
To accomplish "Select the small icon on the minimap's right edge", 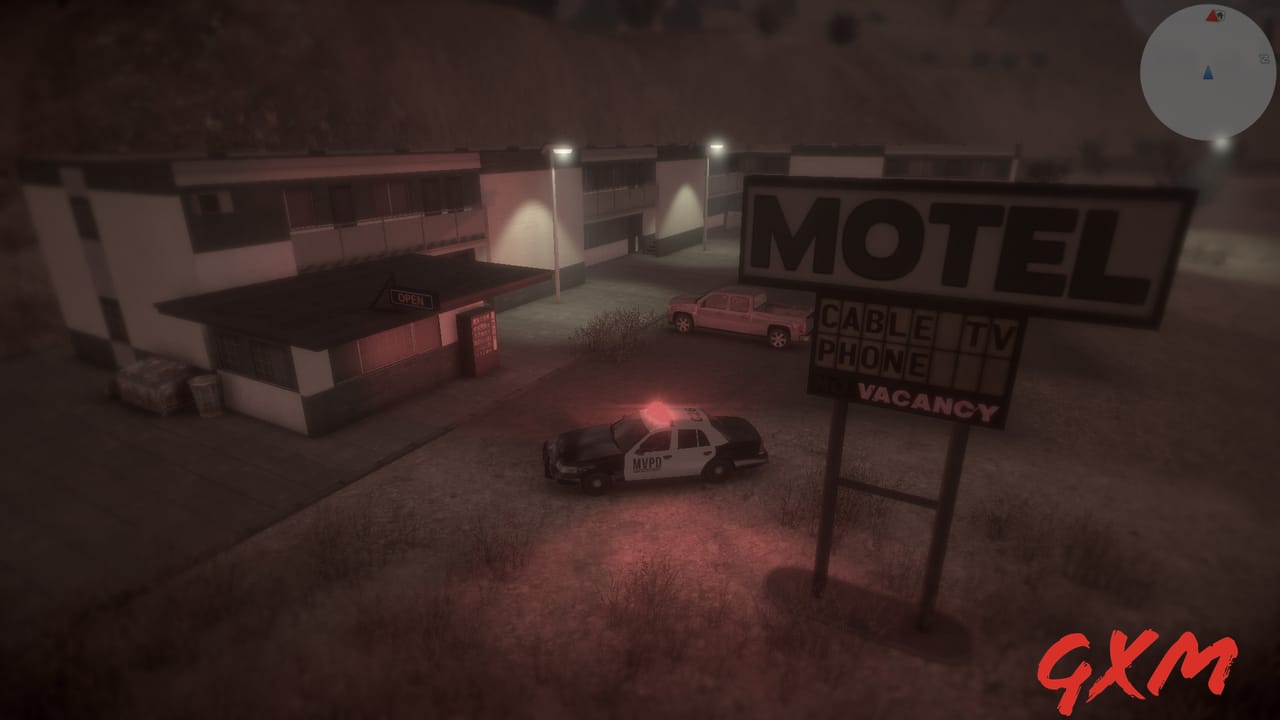I will tap(1266, 58).
